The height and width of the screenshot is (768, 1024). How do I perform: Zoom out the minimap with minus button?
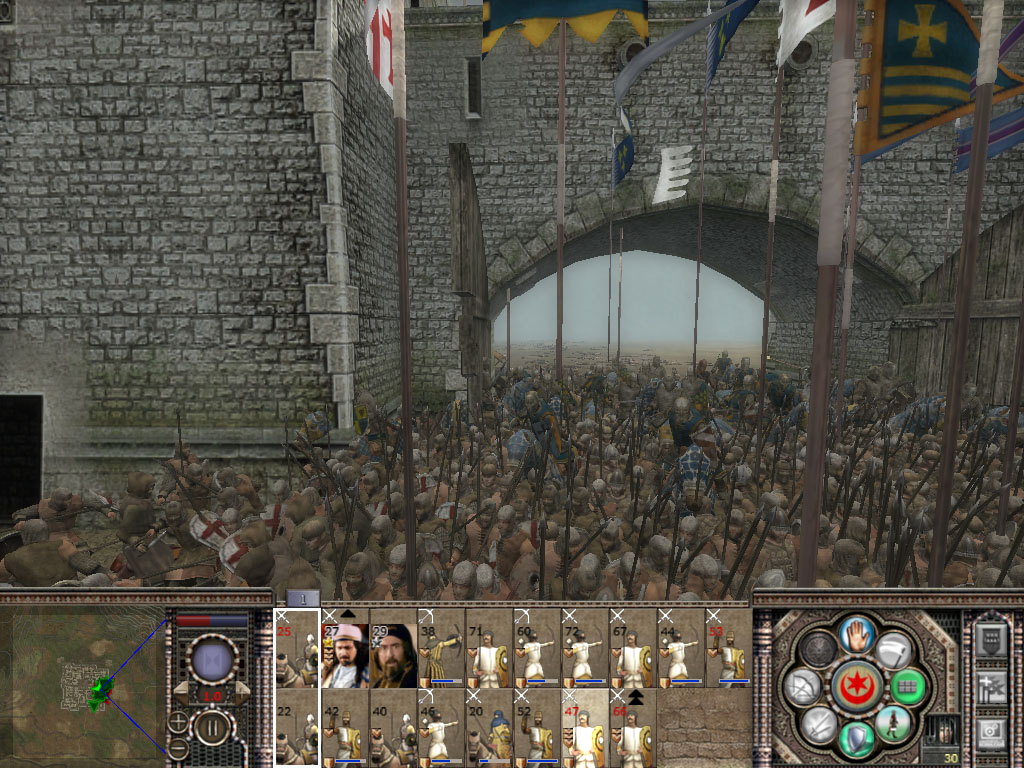pos(178,747)
